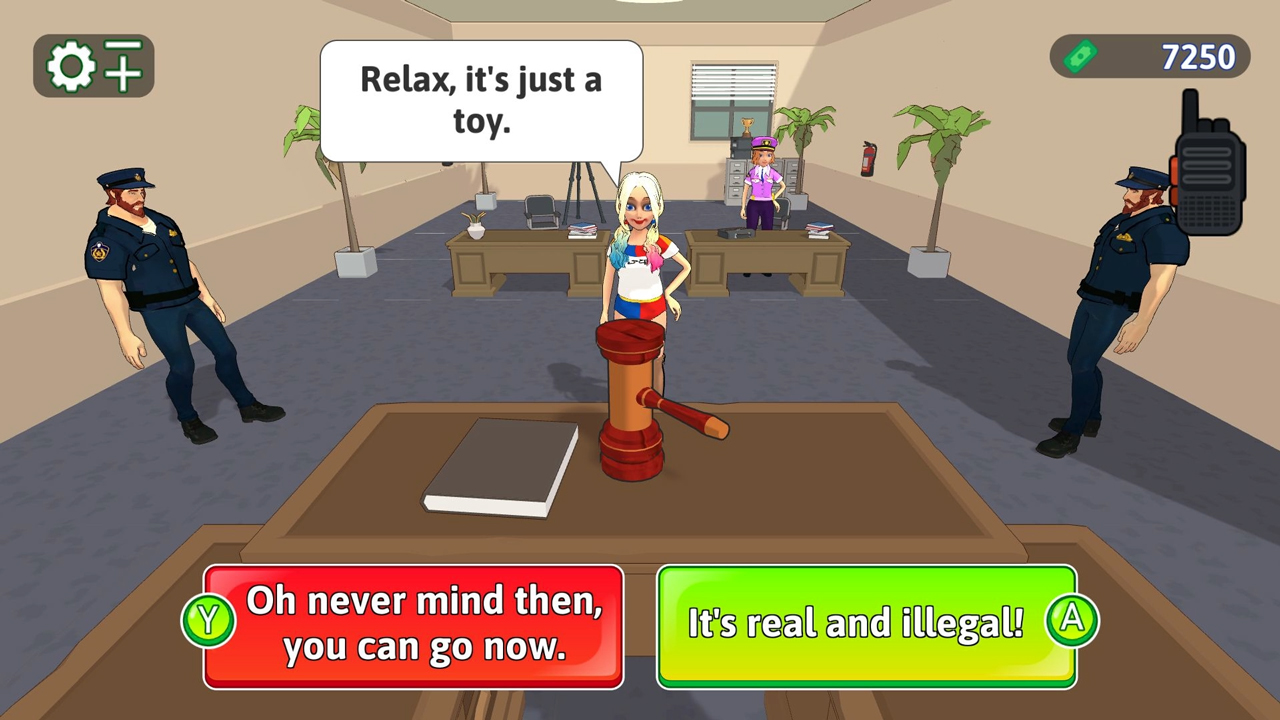
Task: Tap the female officer near the back desk
Action: [760, 190]
